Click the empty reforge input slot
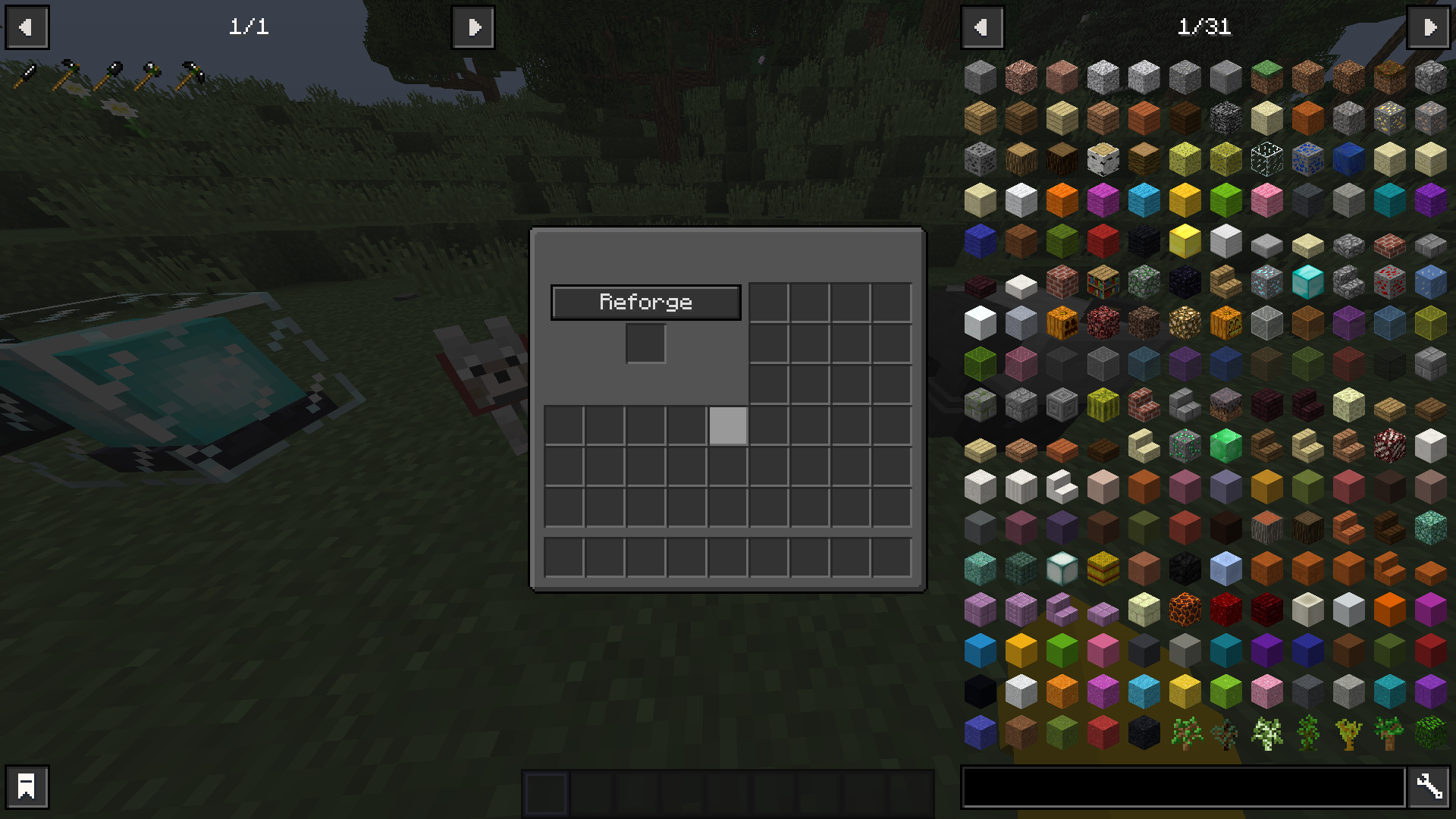The height and width of the screenshot is (819, 1456). (x=645, y=344)
